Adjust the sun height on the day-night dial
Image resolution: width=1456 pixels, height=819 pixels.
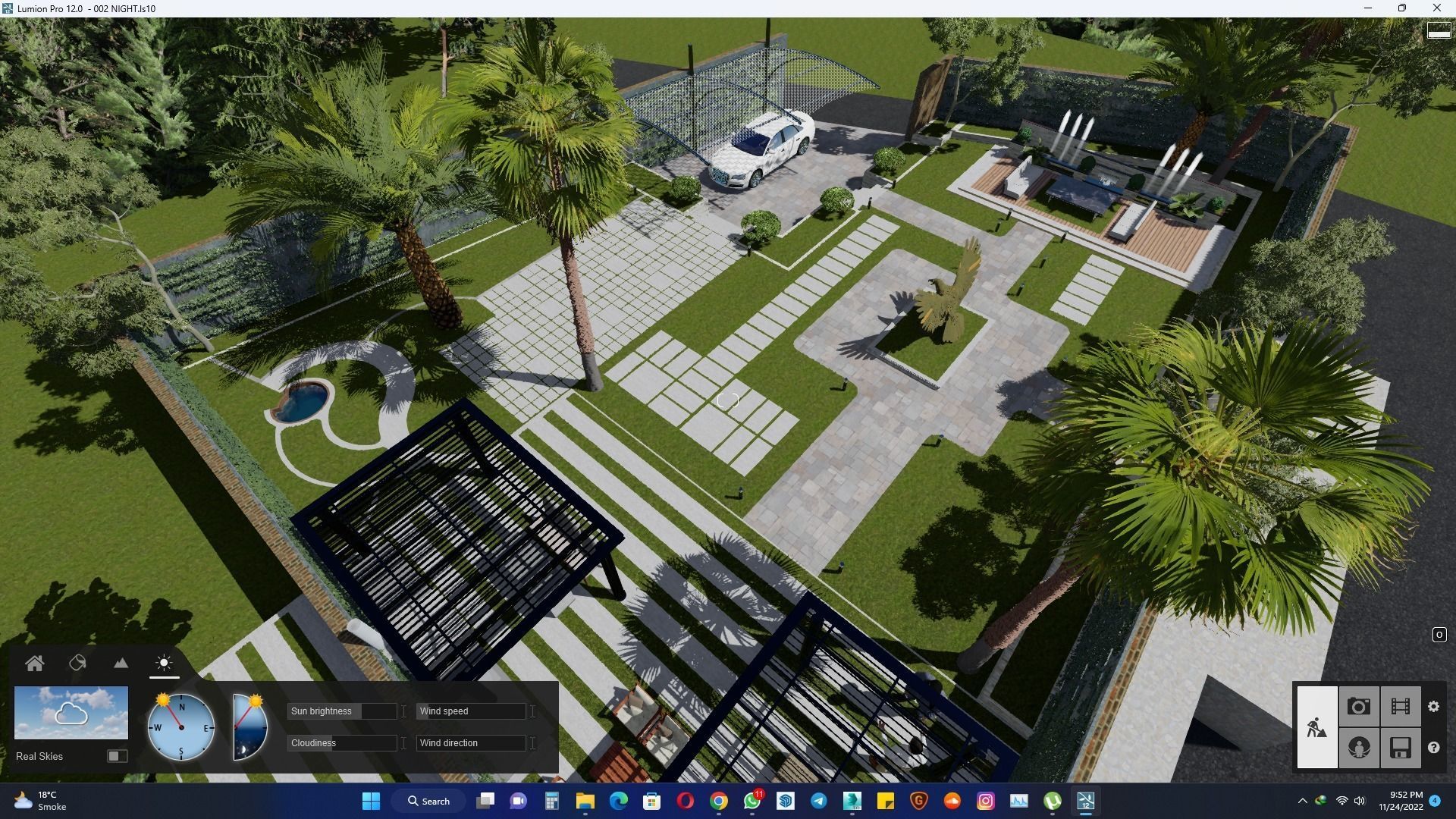(248, 726)
